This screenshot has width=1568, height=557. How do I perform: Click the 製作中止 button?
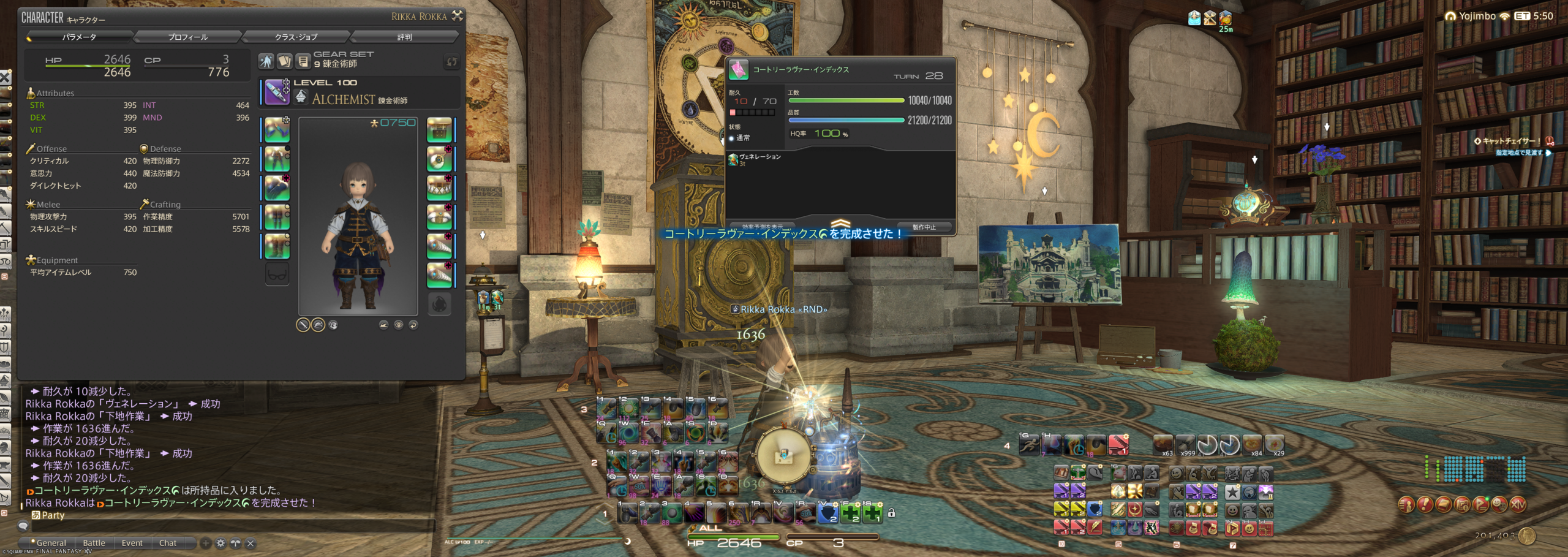point(924,227)
